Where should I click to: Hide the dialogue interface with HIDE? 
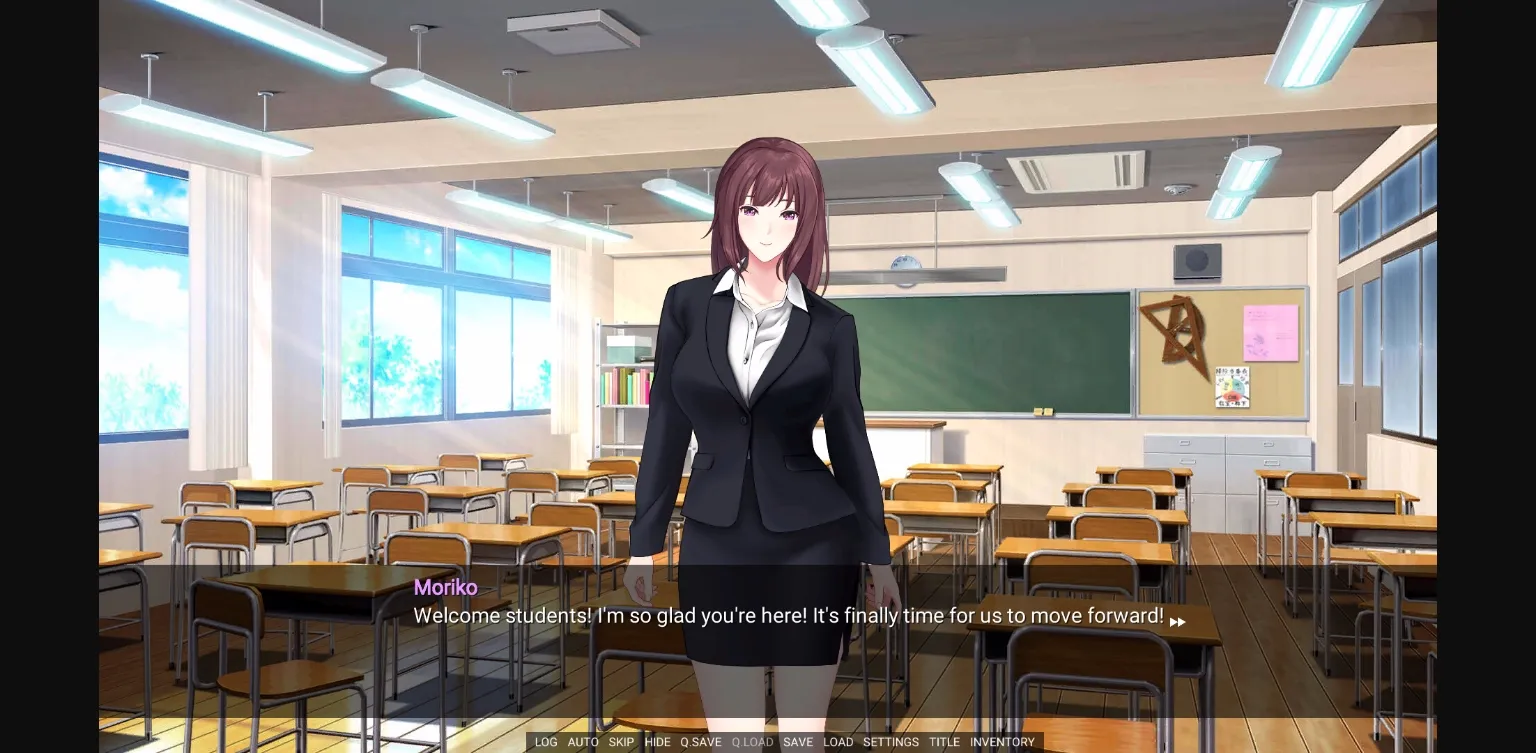(657, 742)
